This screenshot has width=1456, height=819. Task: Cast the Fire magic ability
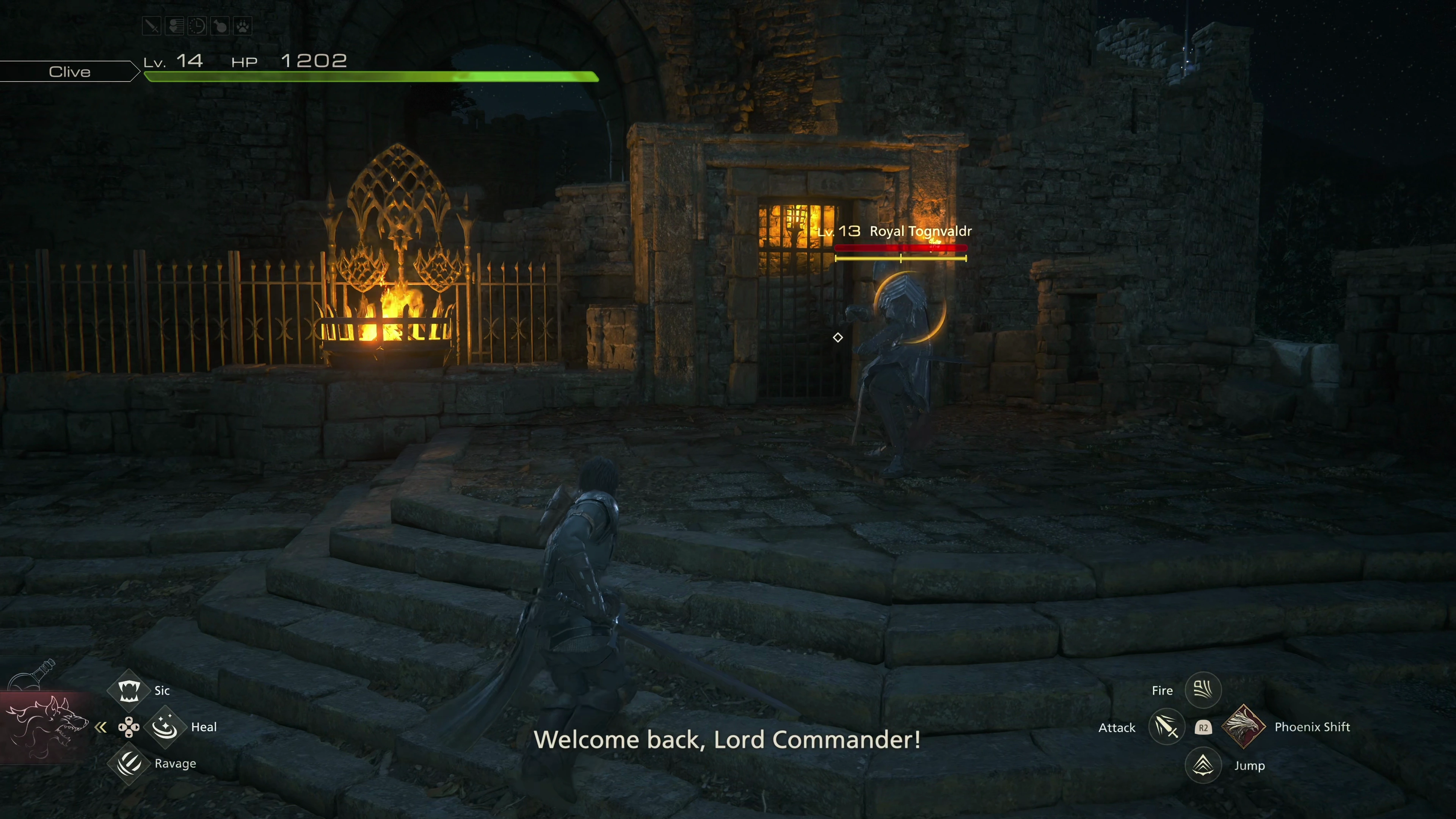pyautogui.click(x=1203, y=690)
